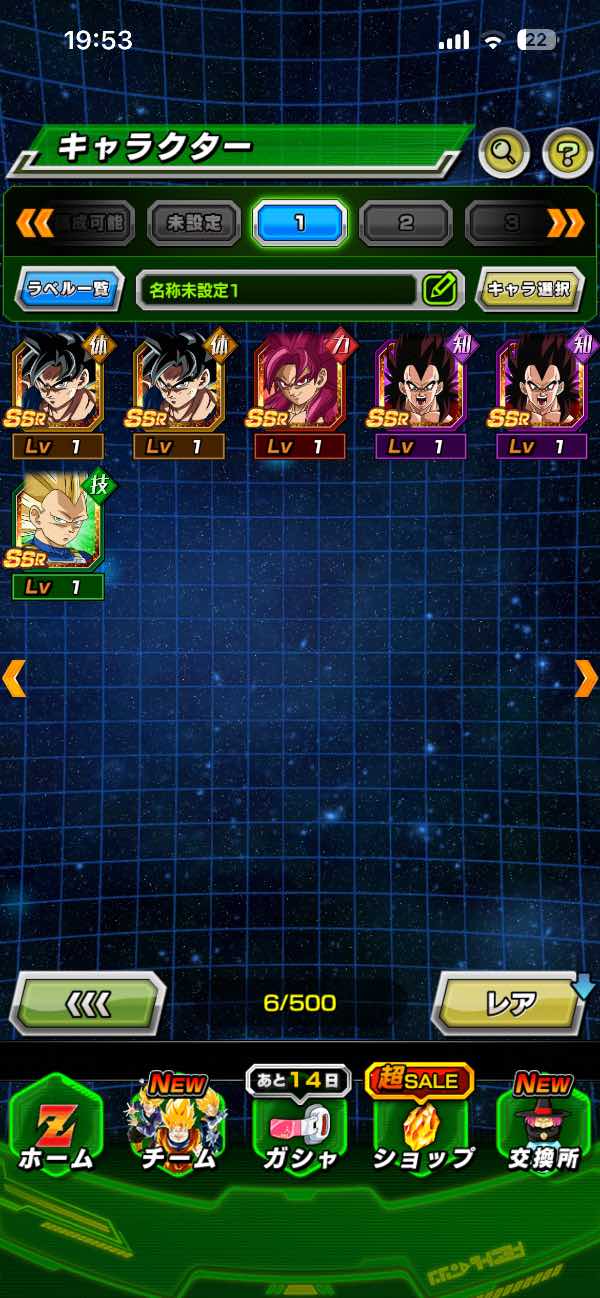The image size is (600, 1298).
Task: Edit the label name with pencil icon
Action: tap(439, 290)
